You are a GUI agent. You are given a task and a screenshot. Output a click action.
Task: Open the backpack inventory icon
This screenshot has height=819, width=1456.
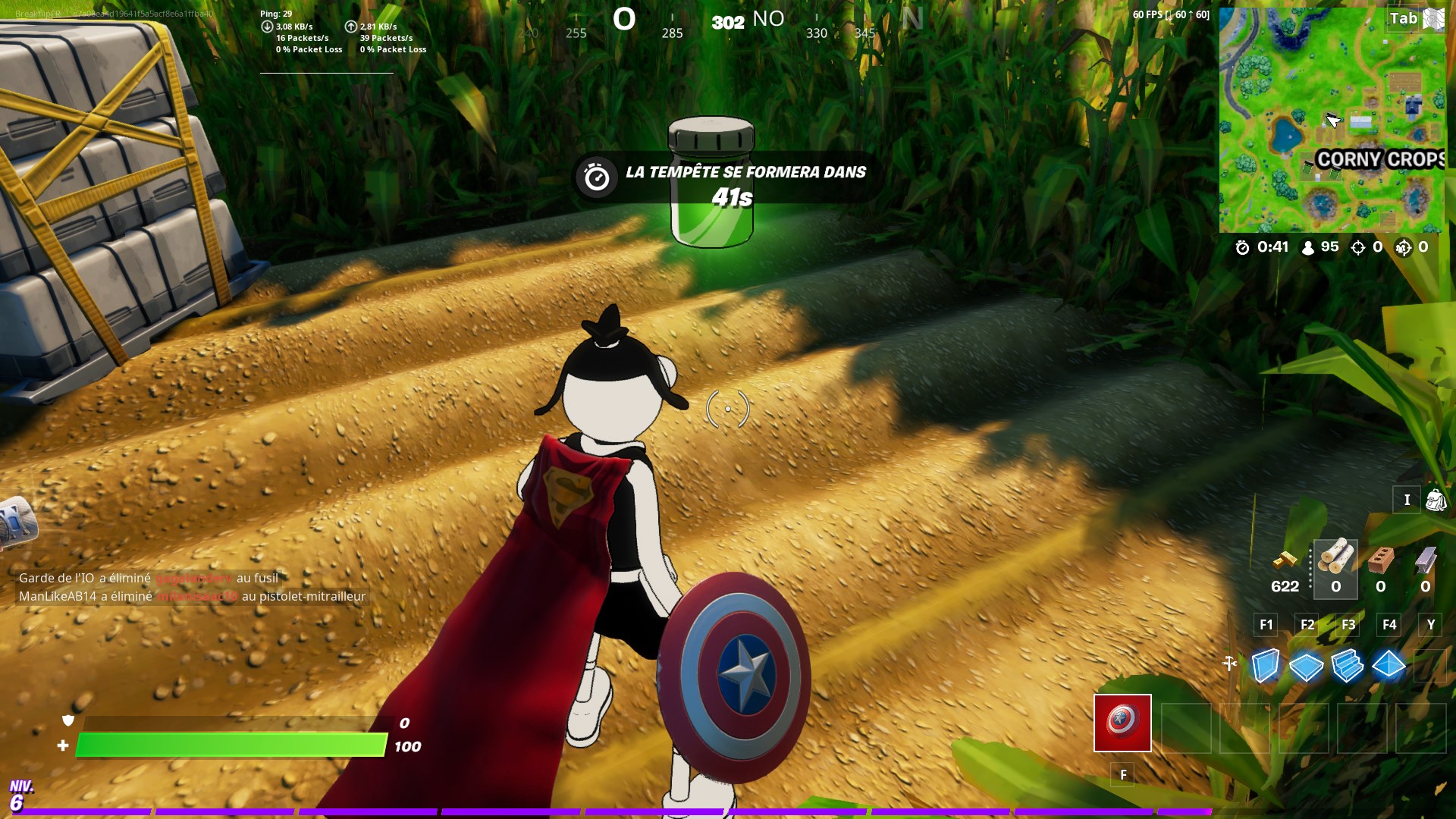pyautogui.click(x=1436, y=500)
